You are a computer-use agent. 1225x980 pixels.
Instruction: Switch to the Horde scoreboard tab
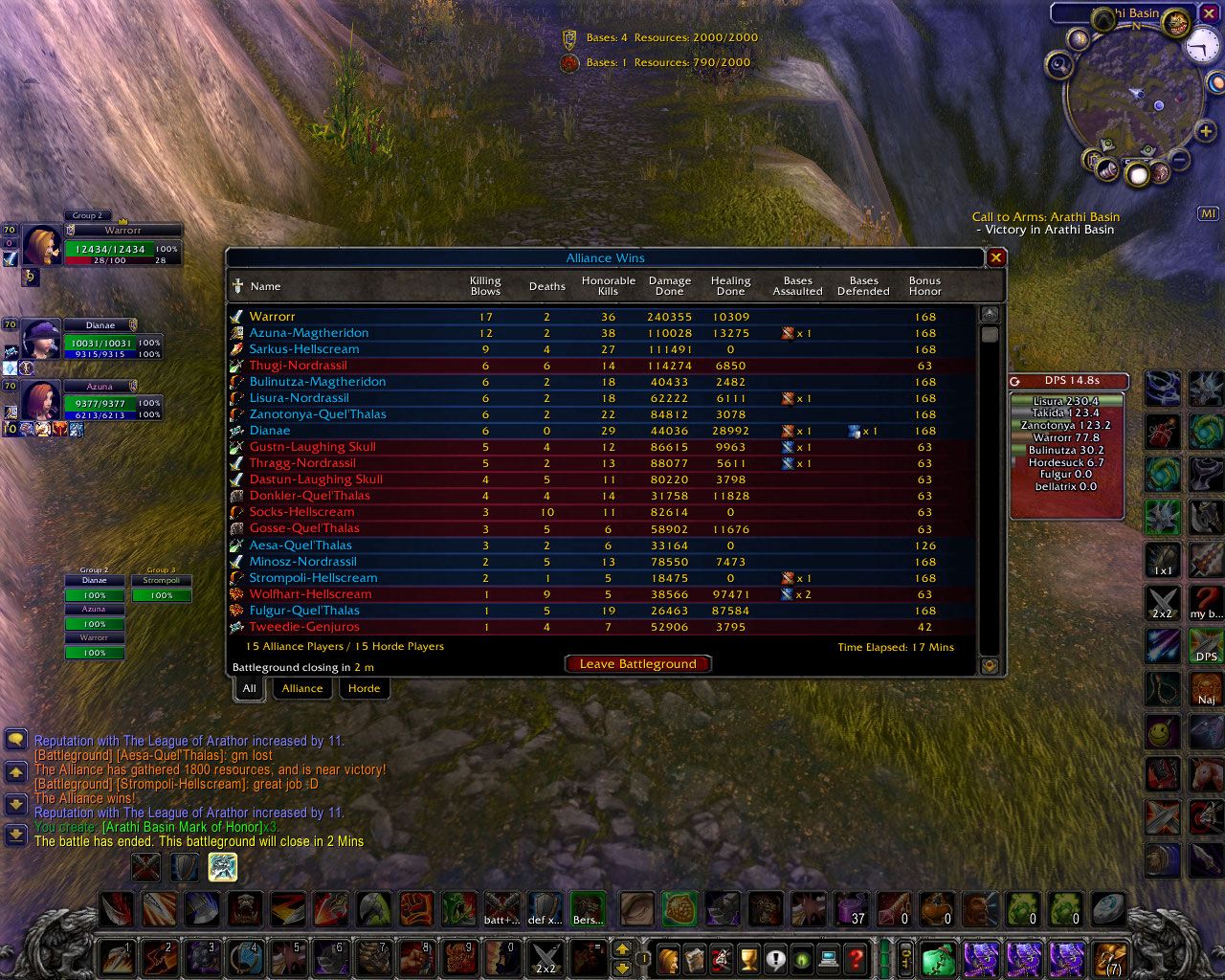tap(364, 688)
